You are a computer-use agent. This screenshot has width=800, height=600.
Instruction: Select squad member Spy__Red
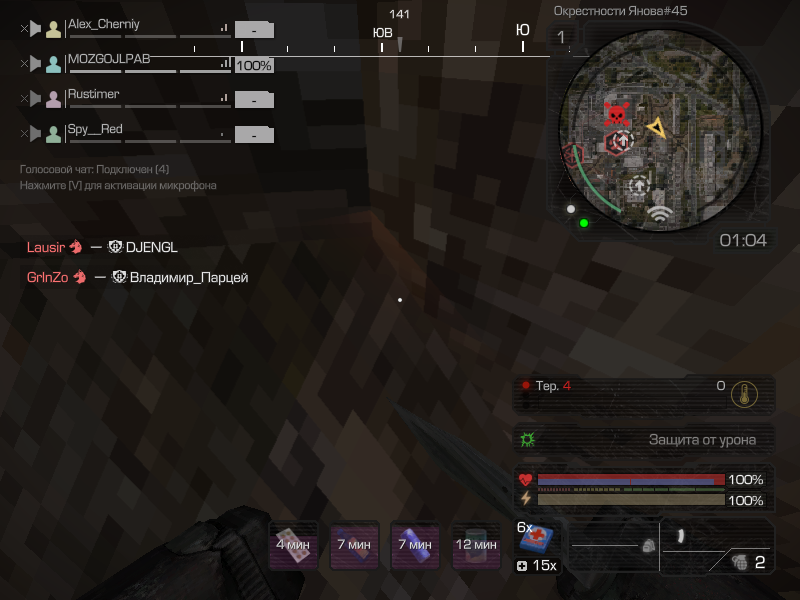tap(95, 129)
